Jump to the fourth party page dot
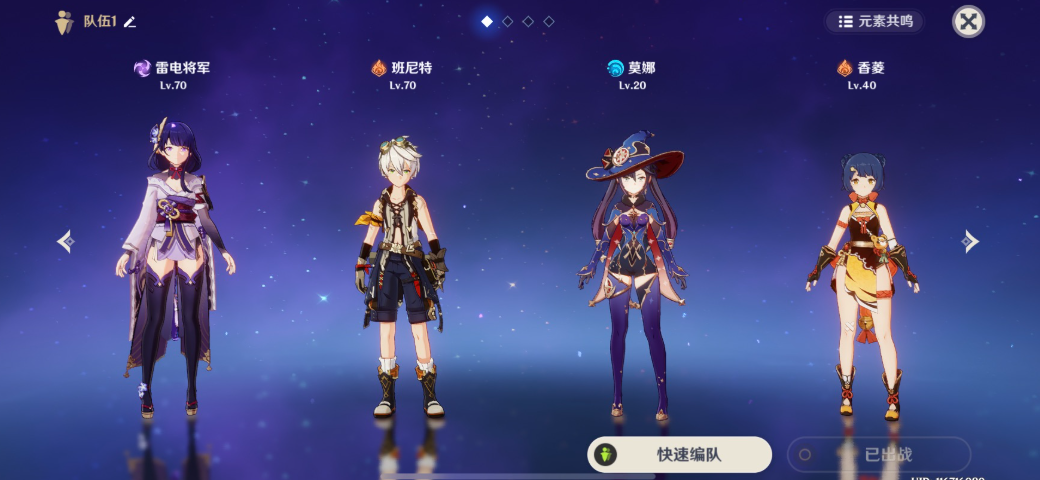This screenshot has height=480, width=1040. click(x=549, y=21)
